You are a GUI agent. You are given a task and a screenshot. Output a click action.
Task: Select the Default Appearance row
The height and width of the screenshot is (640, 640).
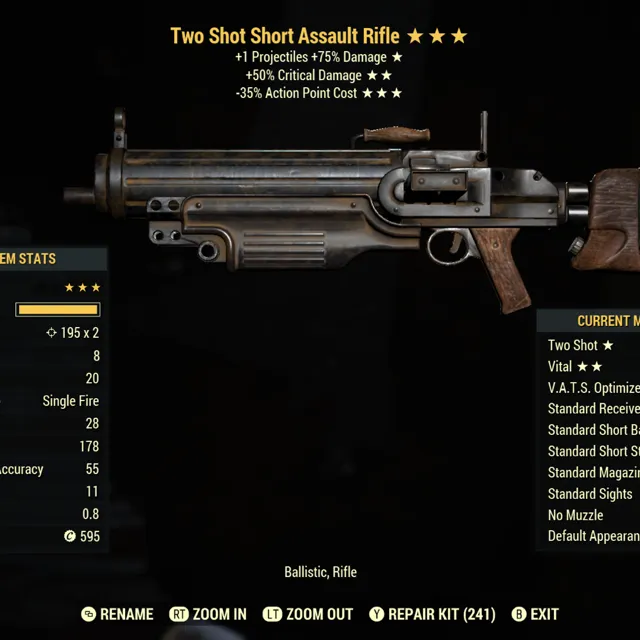[x=593, y=536]
